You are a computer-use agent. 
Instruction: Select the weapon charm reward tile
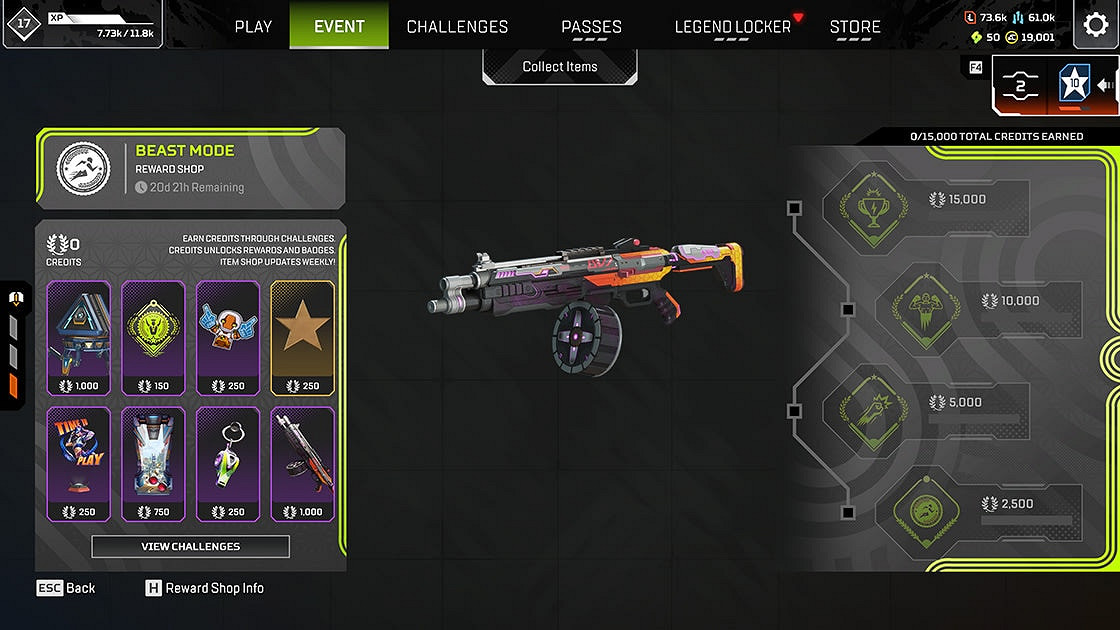tap(228, 463)
